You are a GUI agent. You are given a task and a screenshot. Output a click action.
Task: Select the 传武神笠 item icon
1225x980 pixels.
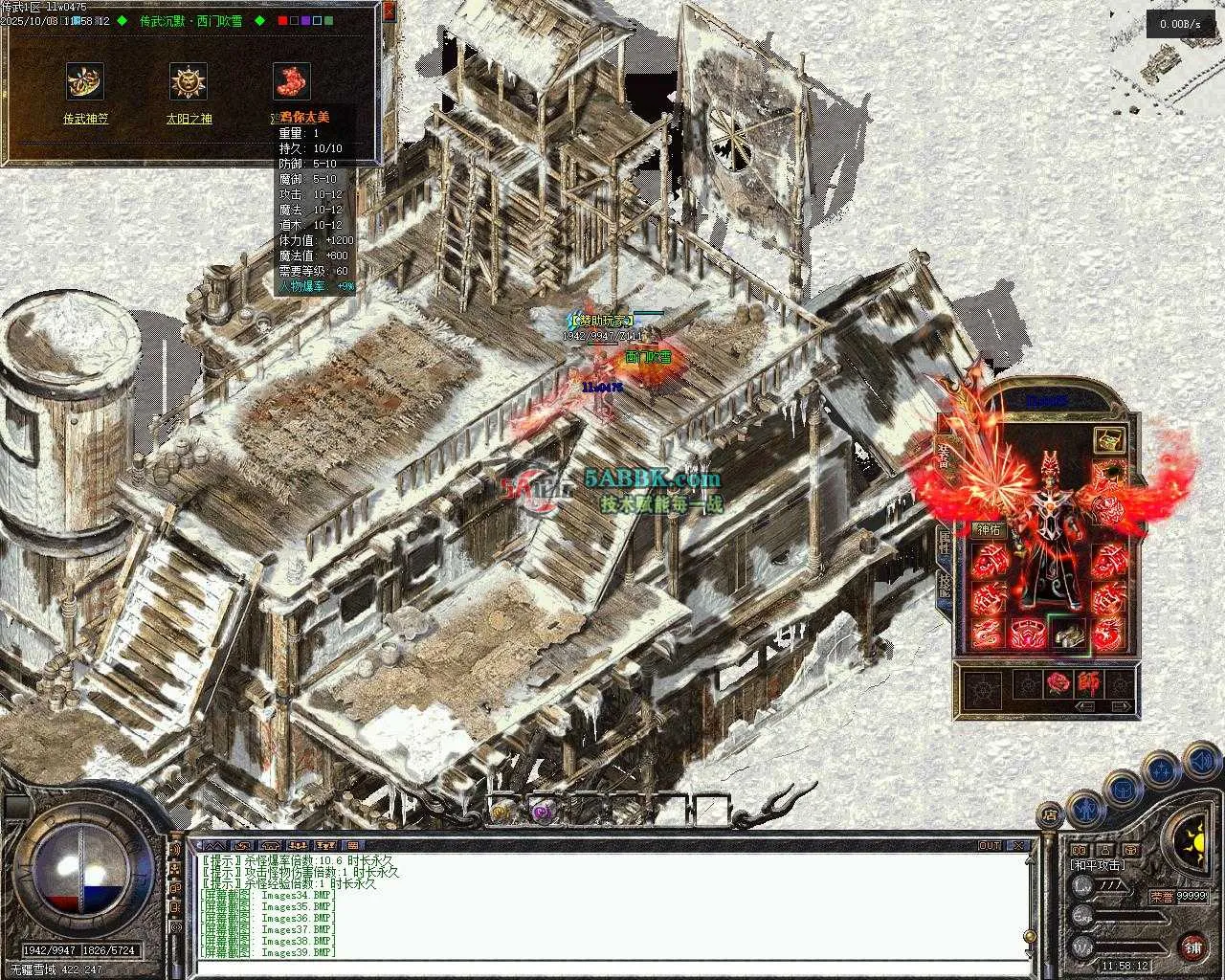point(85,82)
